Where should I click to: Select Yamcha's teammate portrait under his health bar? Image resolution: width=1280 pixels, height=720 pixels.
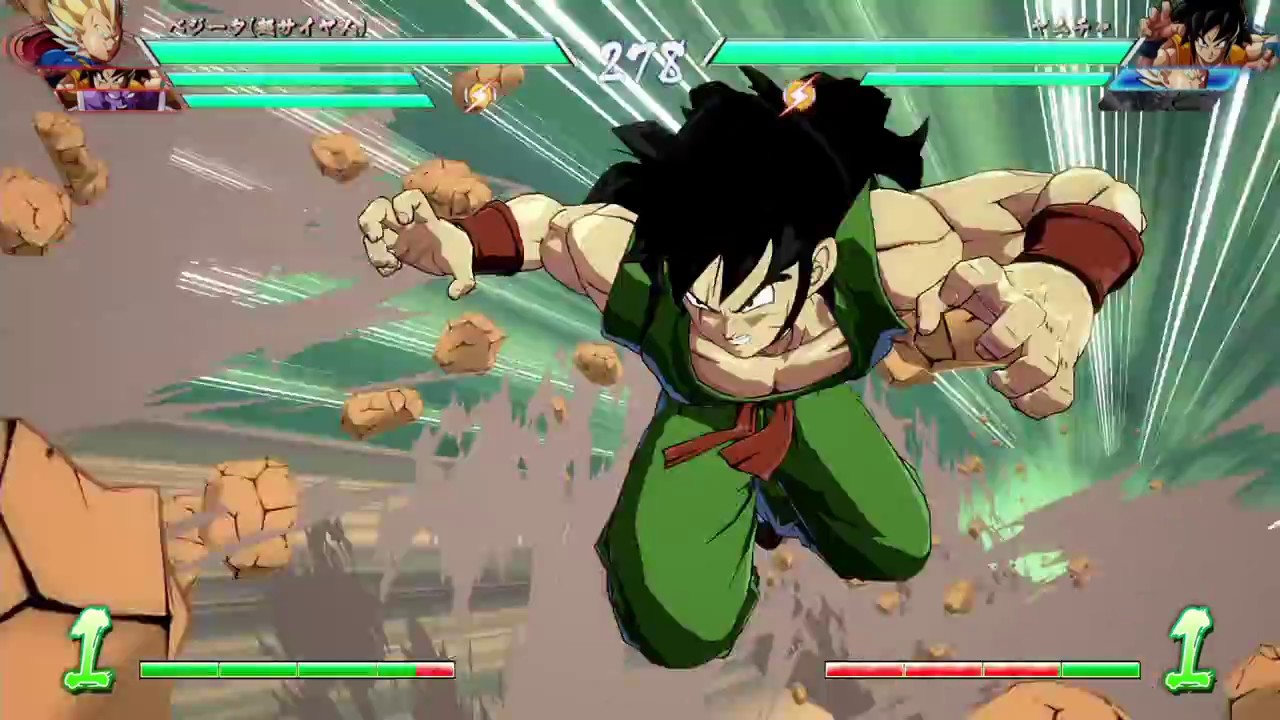[x=1170, y=80]
